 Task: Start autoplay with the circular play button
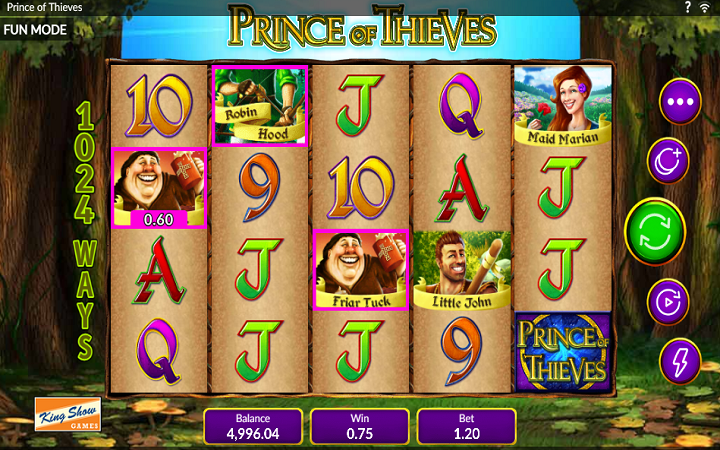coord(668,301)
